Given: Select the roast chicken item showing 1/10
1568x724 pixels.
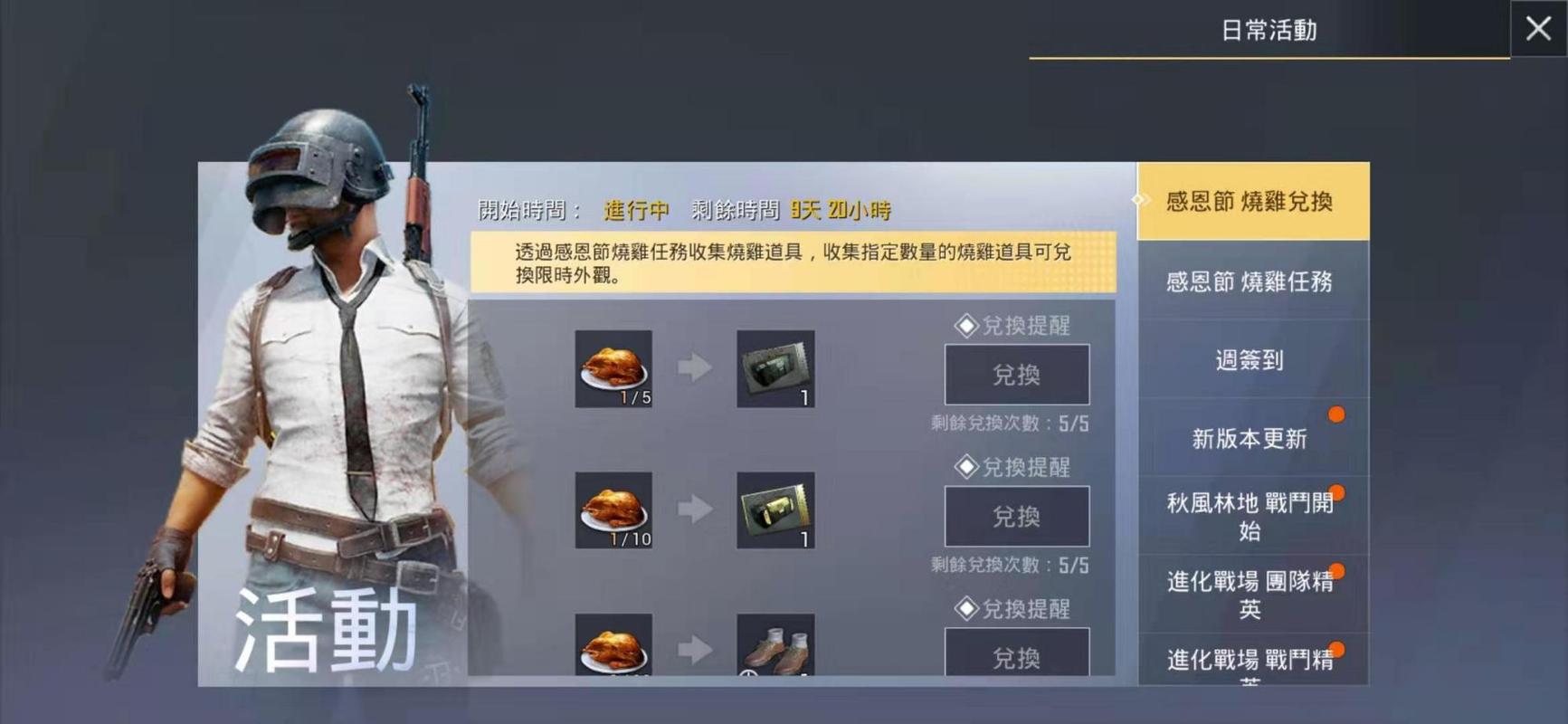Looking at the screenshot, I should coord(613,510).
